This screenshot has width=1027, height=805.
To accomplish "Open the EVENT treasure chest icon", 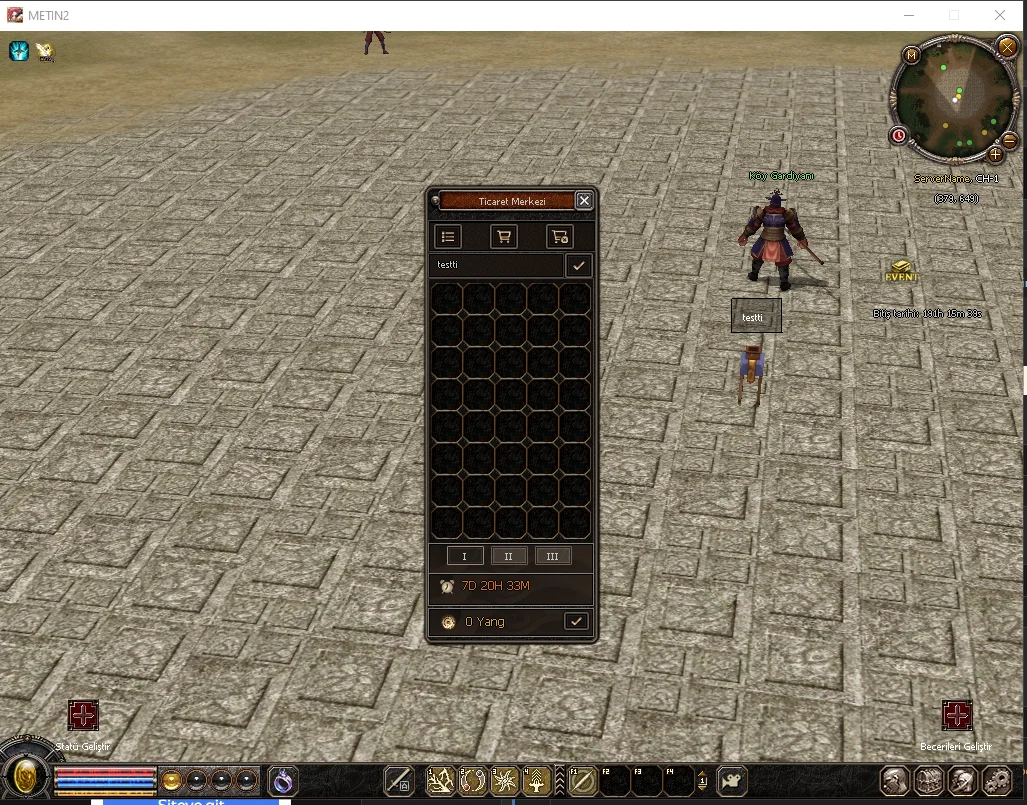I will 901,271.
